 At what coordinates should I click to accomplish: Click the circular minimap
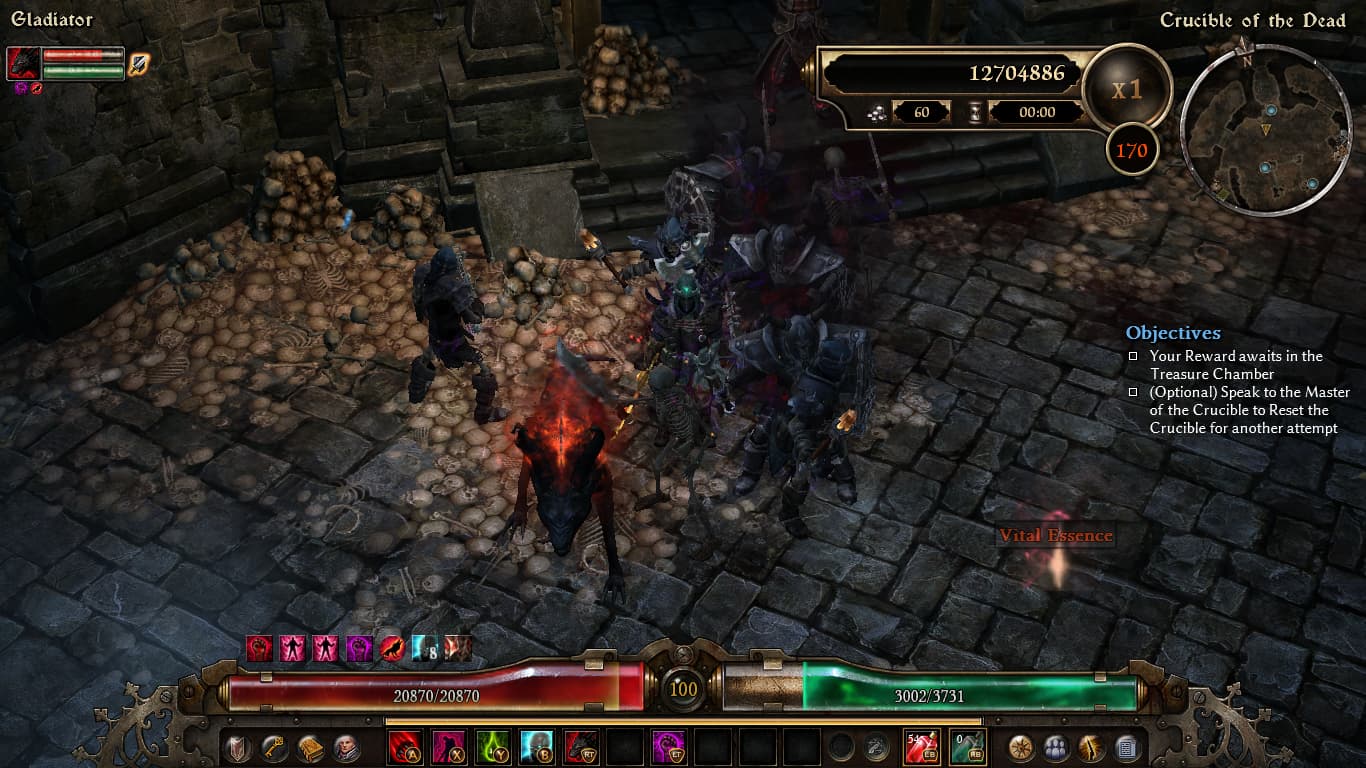(x=1265, y=130)
